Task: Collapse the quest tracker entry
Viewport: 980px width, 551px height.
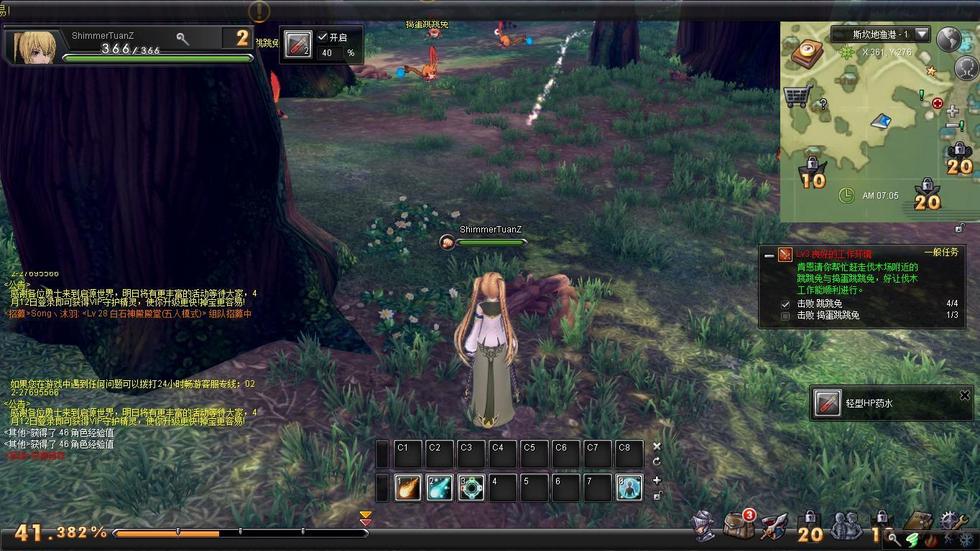Action: pos(768,256)
